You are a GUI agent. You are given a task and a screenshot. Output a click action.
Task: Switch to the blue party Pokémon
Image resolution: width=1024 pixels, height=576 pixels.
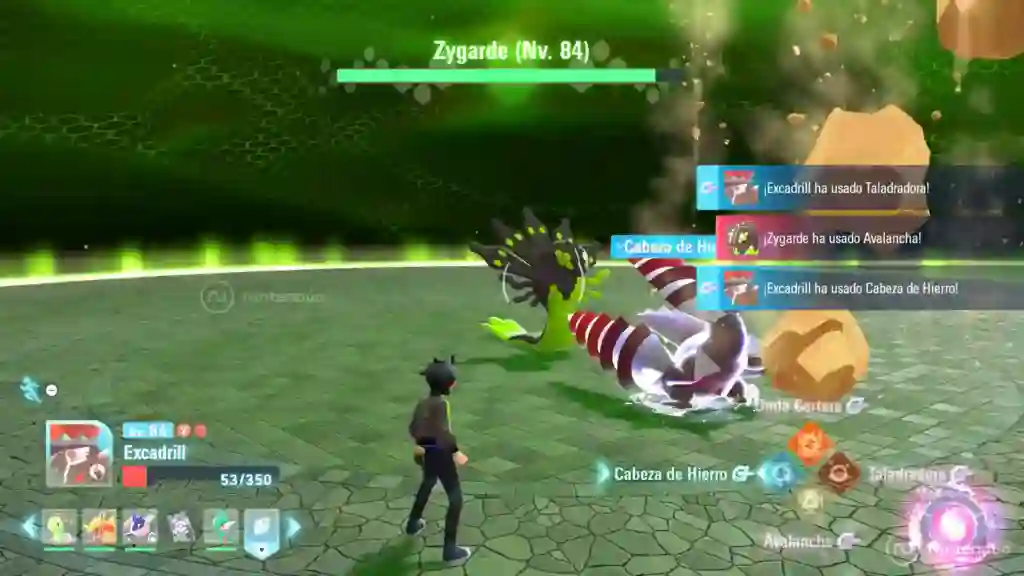tap(140, 527)
